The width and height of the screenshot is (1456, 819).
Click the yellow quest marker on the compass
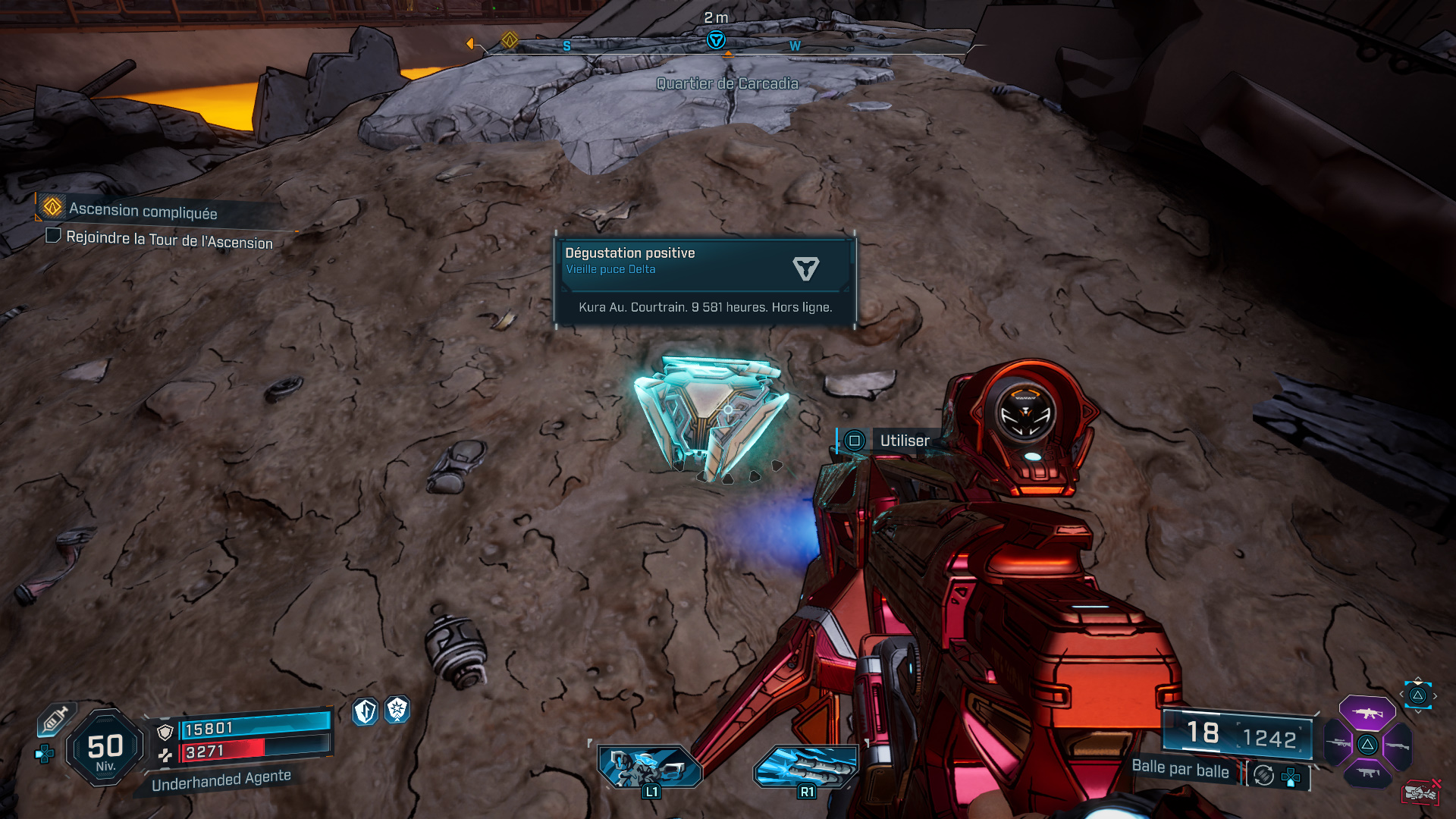pos(510,39)
